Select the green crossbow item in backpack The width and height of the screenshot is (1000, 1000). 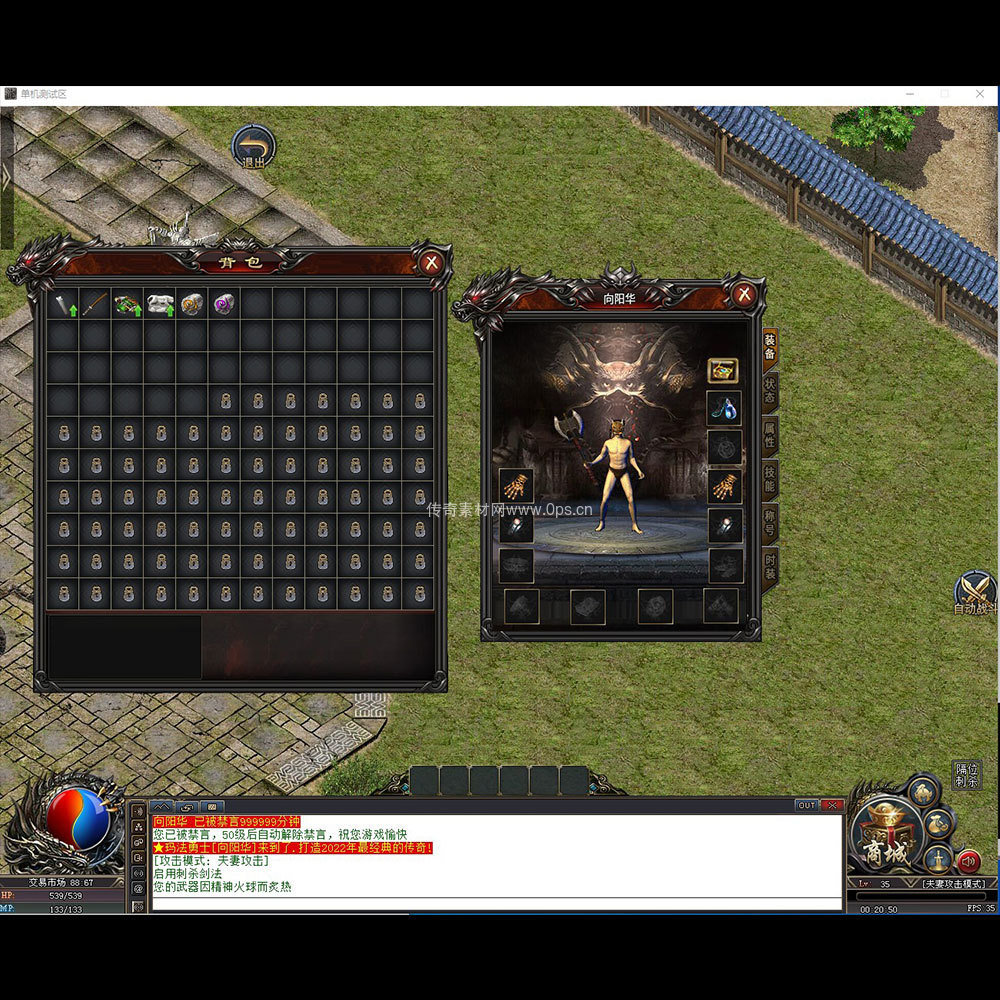(127, 304)
